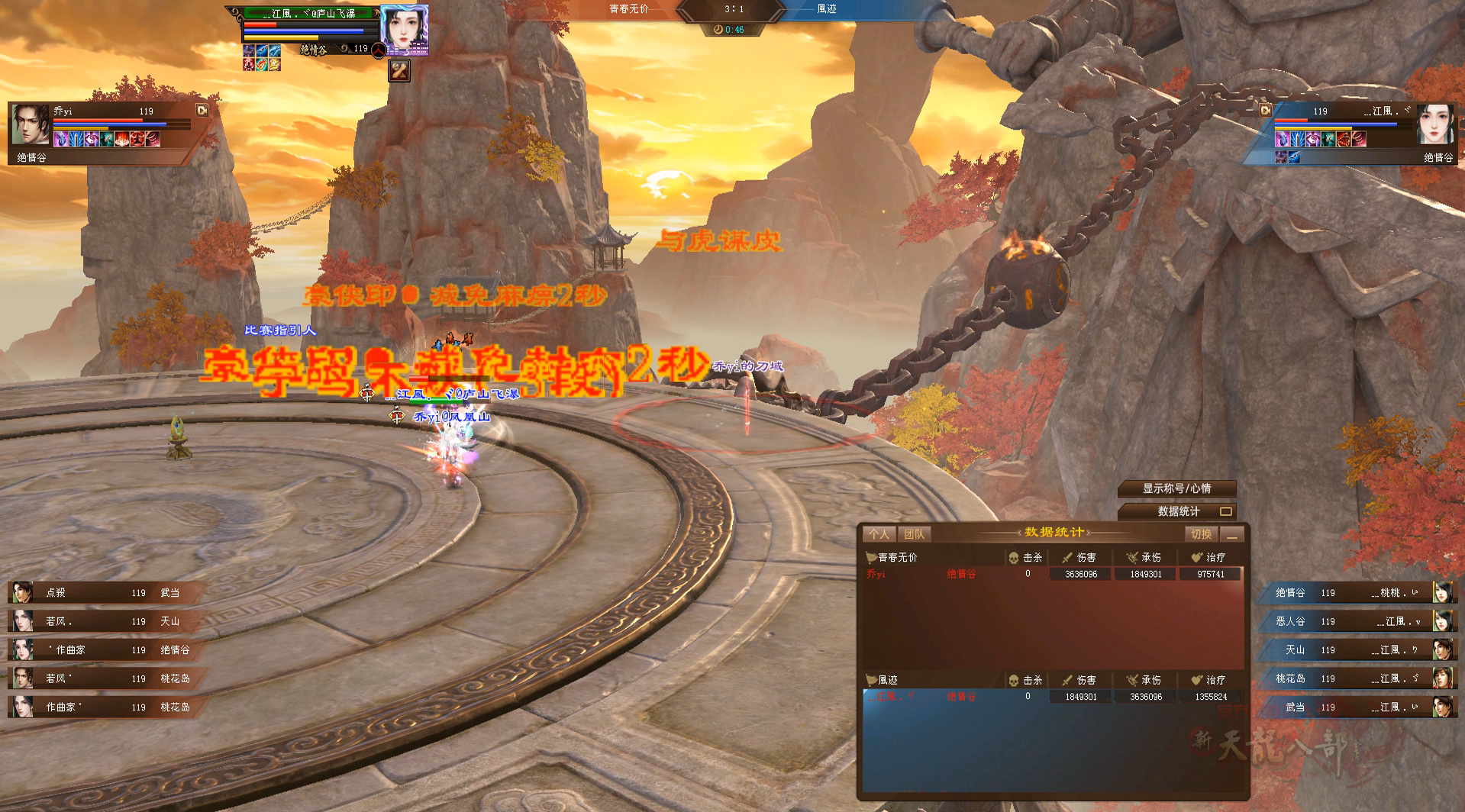Screen dimensions: 1465x812
Task: Switch to the 团队 stats tab
Action: coord(914,534)
